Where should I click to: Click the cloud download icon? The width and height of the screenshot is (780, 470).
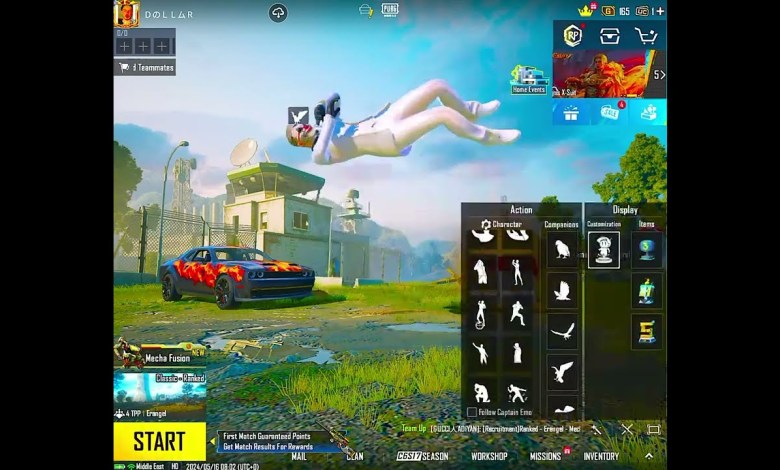(x=278, y=12)
